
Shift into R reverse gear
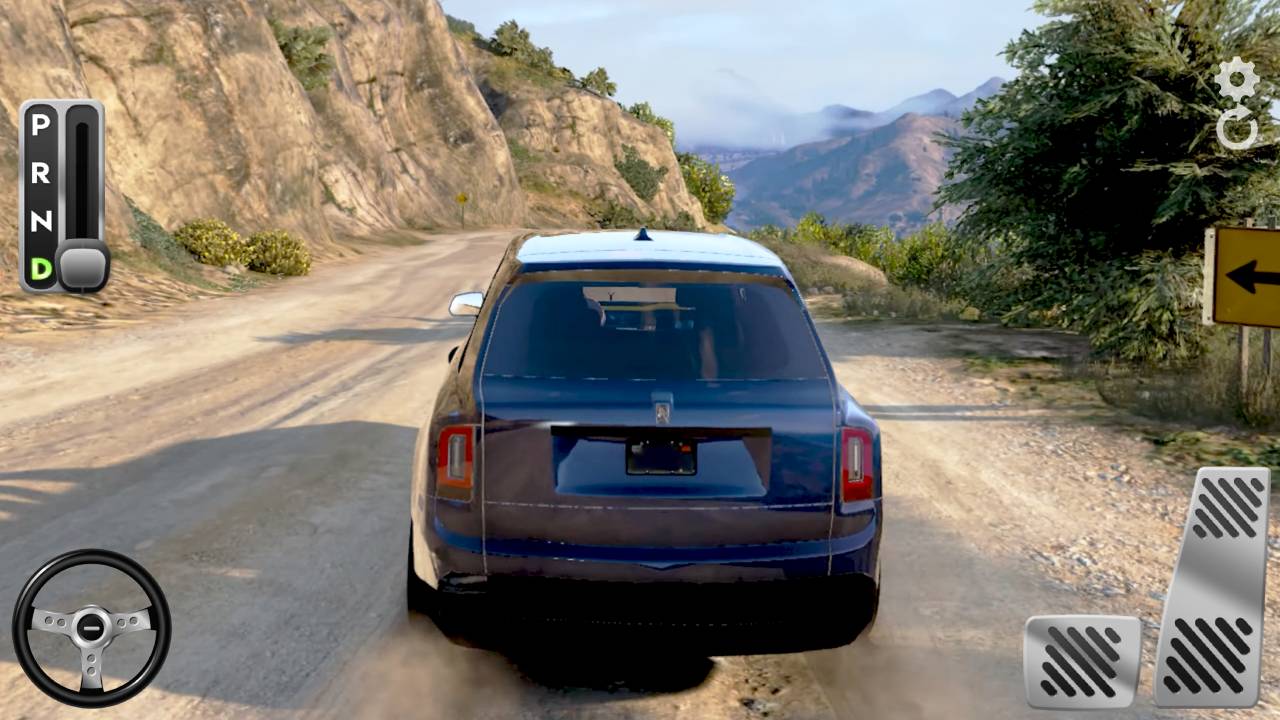click(x=40, y=174)
